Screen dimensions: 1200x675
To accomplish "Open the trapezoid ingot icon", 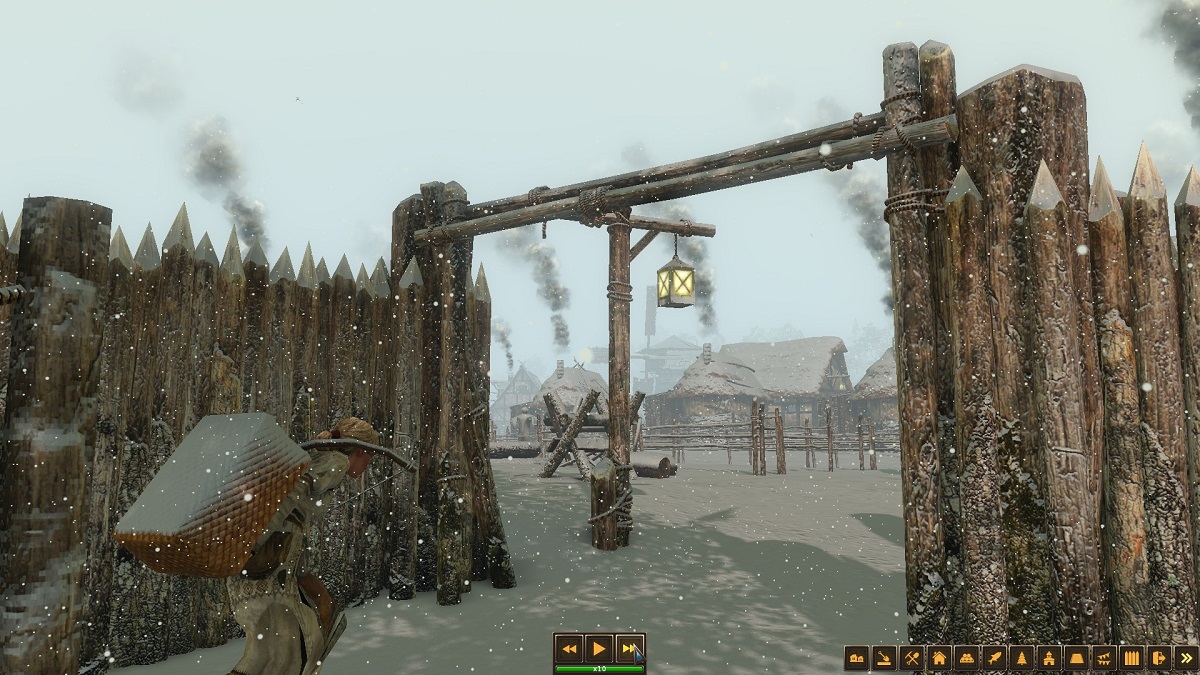I will pos(1077,658).
